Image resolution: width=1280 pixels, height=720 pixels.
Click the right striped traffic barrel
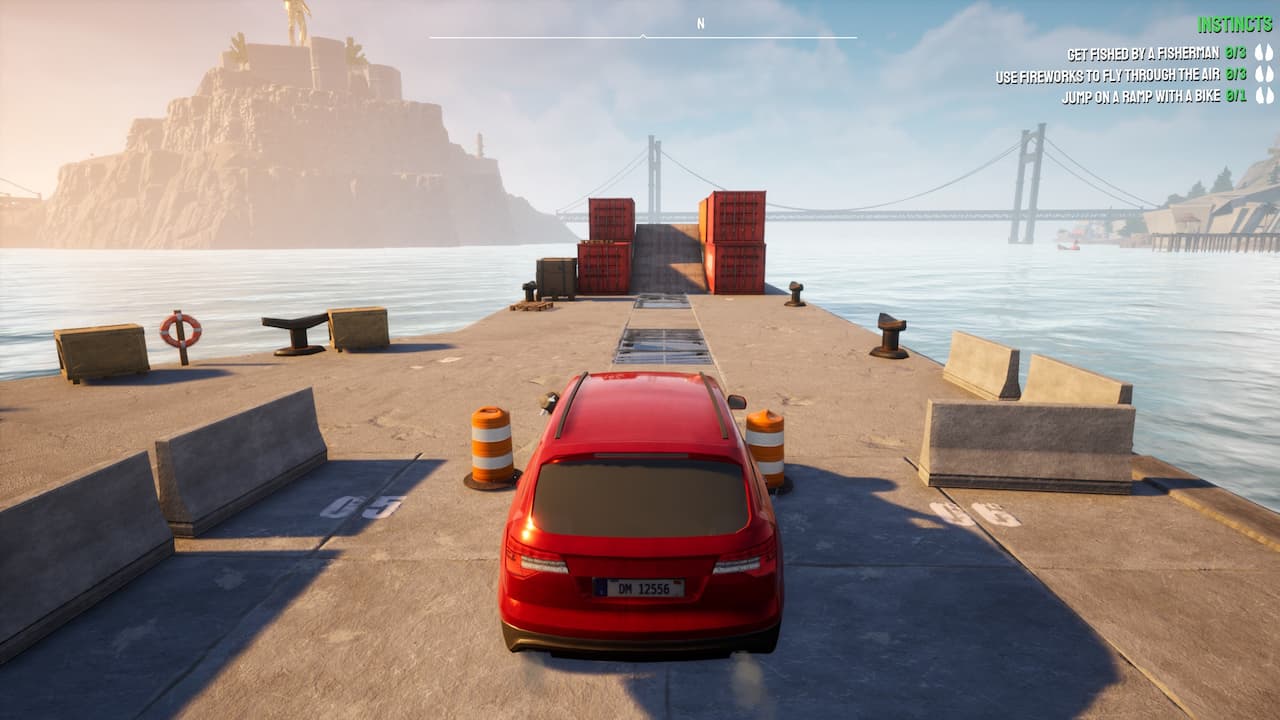766,445
